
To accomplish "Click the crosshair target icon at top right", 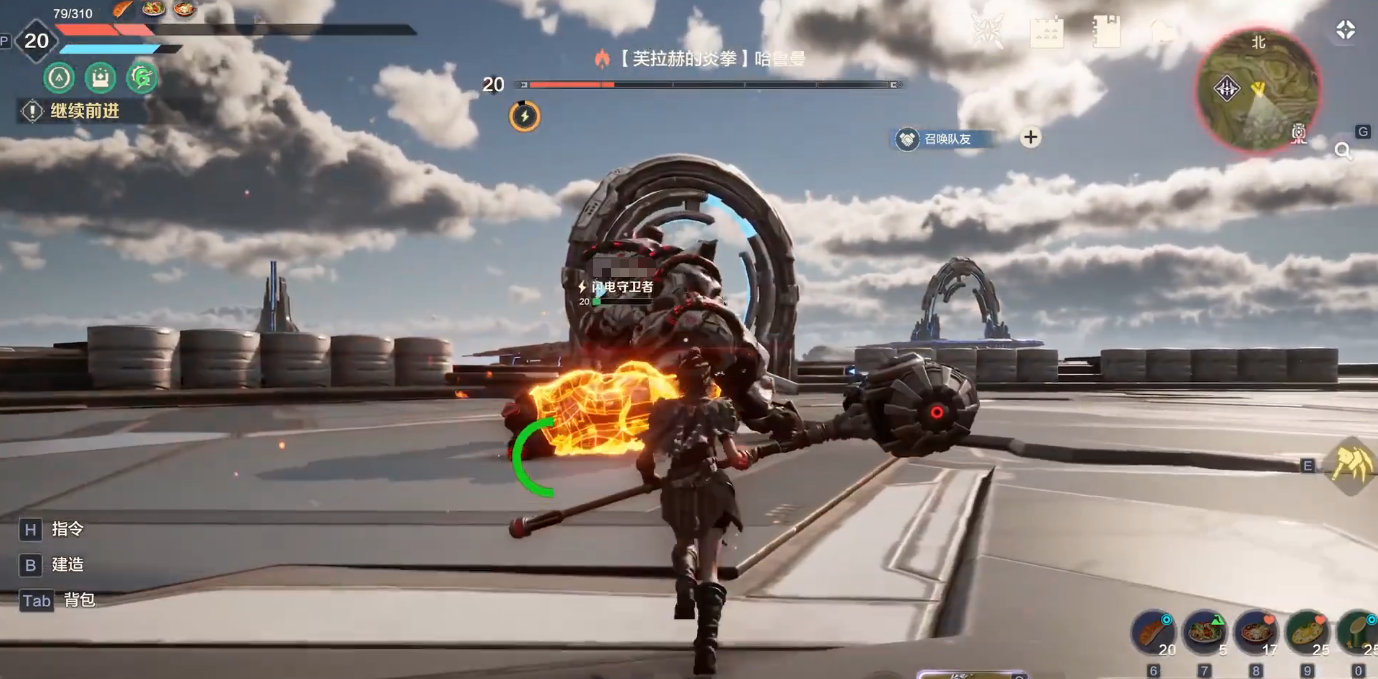I will pos(1345,31).
